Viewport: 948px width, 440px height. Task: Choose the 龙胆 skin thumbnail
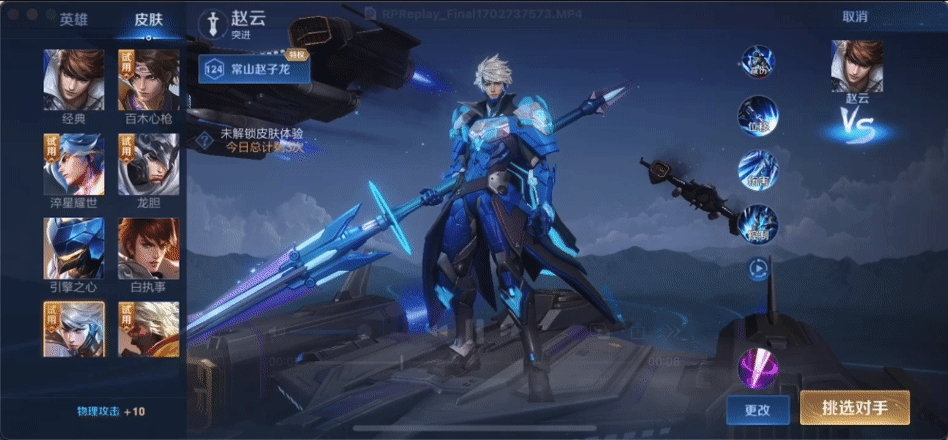(x=149, y=164)
